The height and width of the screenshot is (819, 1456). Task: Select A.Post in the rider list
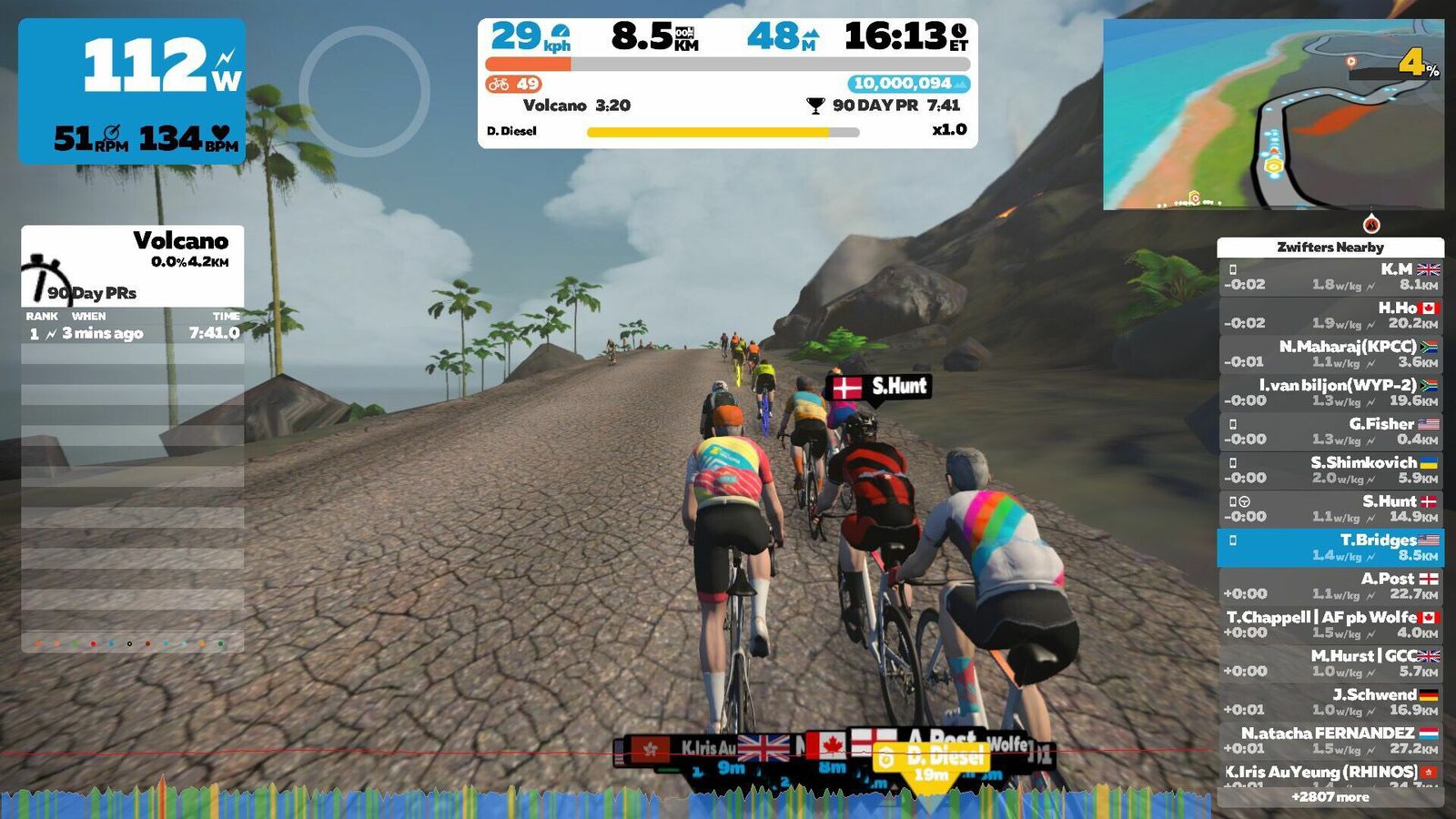click(1330, 586)
